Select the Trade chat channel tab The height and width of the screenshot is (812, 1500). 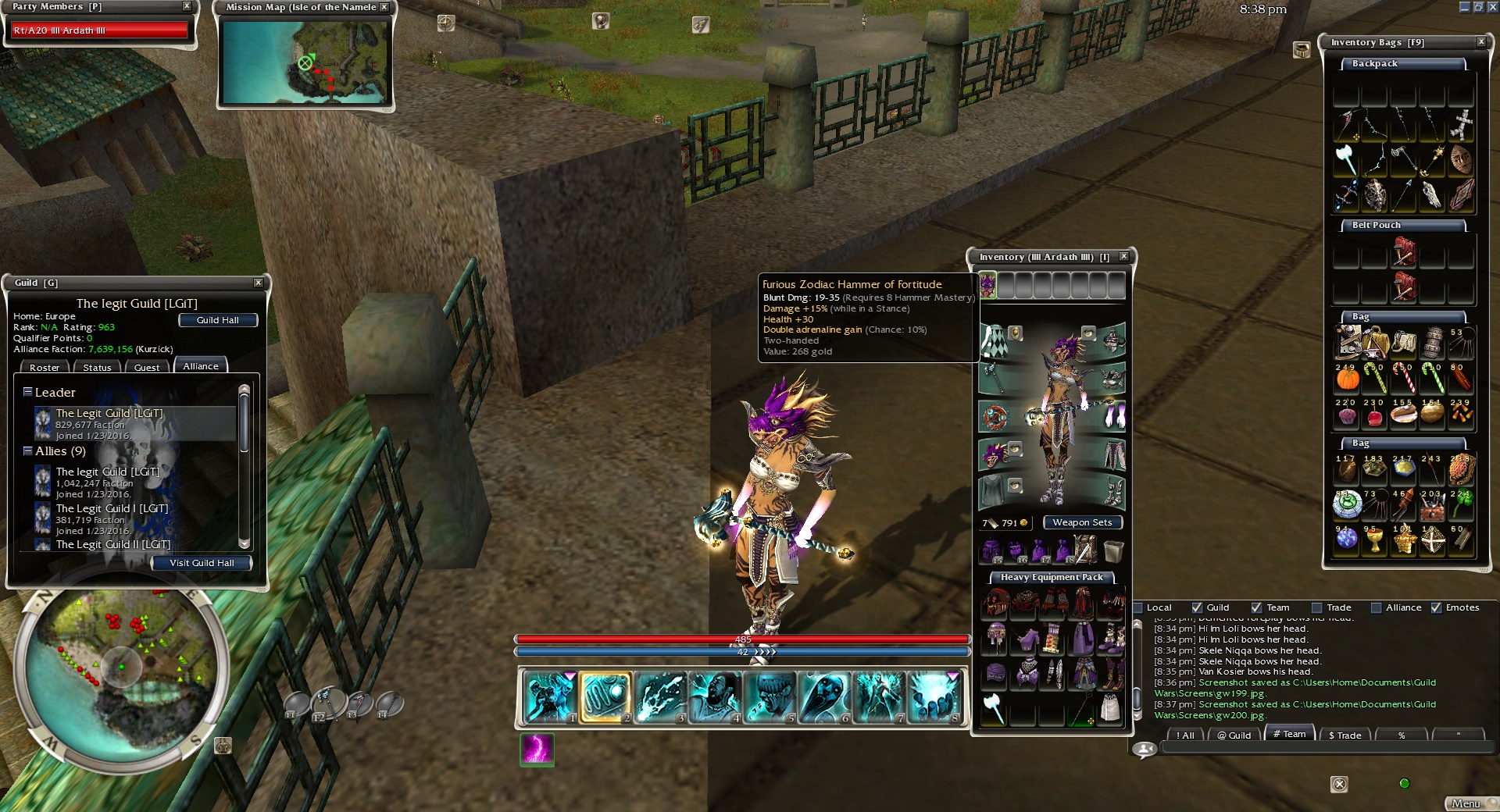point(1345,735)
